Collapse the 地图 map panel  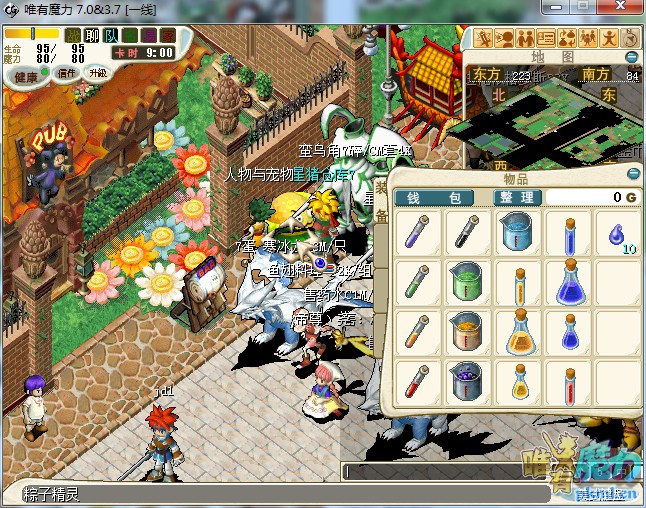click(631, 57)
